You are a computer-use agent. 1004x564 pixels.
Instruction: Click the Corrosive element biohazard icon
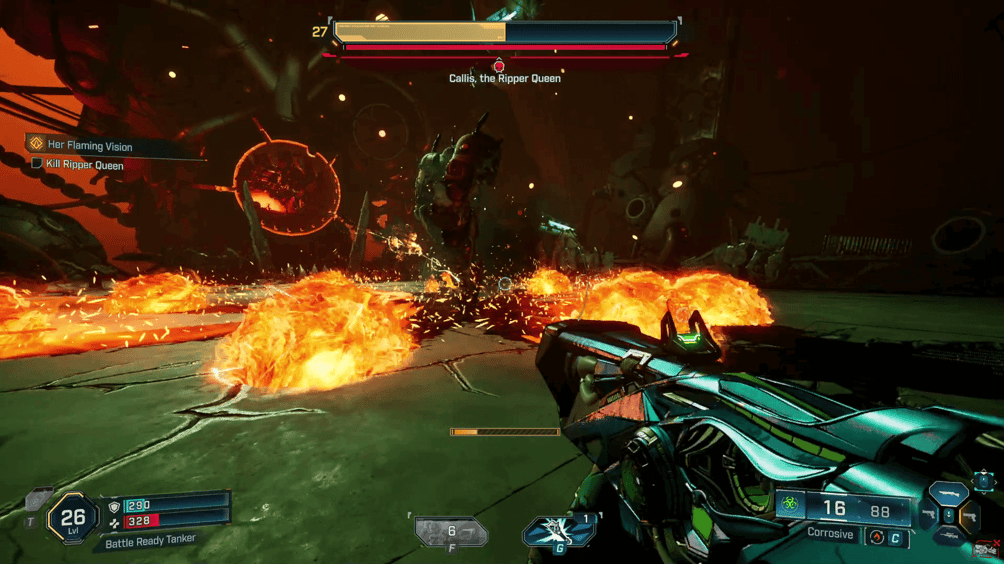pyautogui.click(x=790, y=507)
